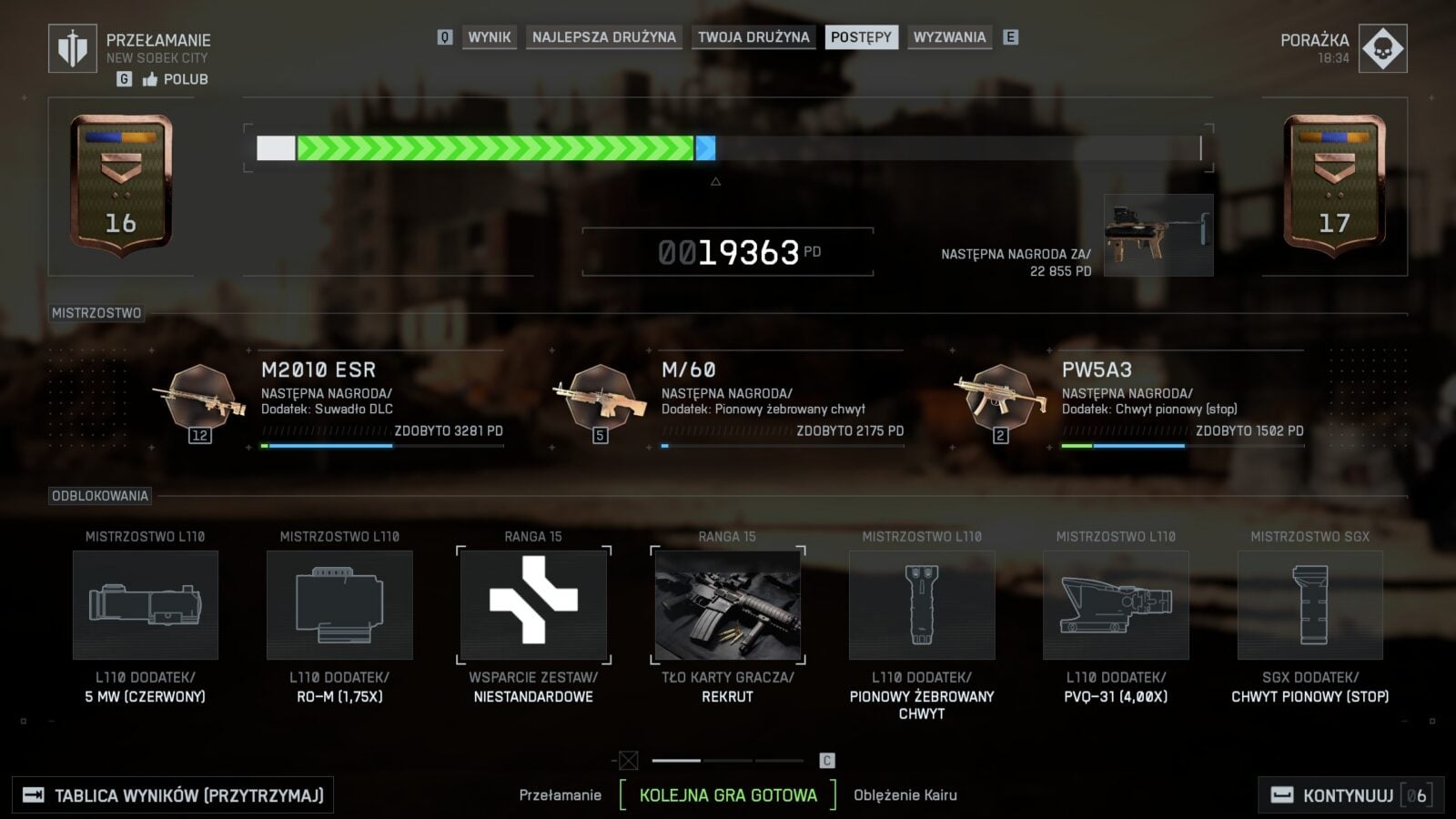Like the map with Polub button
The image size is (1456, 819).
pyautogui.click(x=176, y=79)
